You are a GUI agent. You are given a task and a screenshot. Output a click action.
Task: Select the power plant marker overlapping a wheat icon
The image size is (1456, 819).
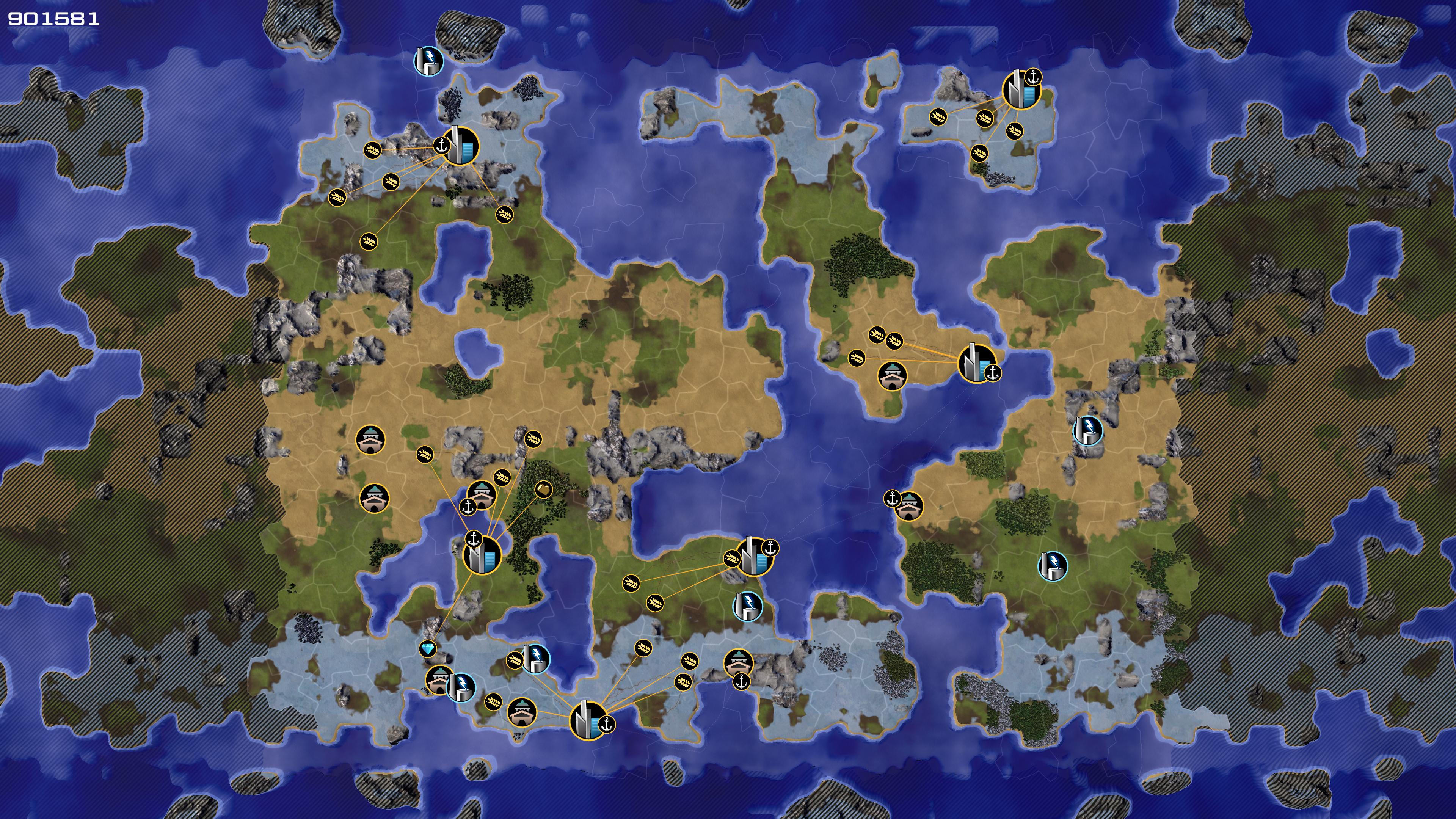point(535,659)
